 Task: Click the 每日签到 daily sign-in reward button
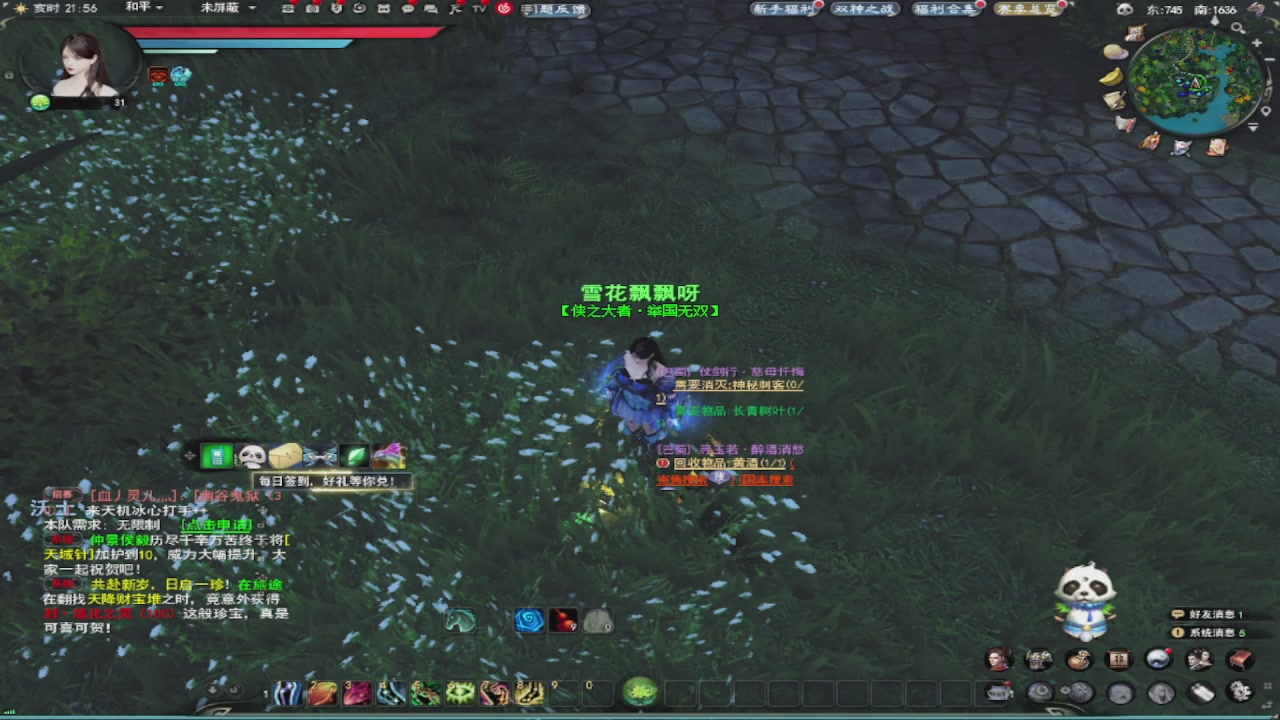click(x=330, y=481)
